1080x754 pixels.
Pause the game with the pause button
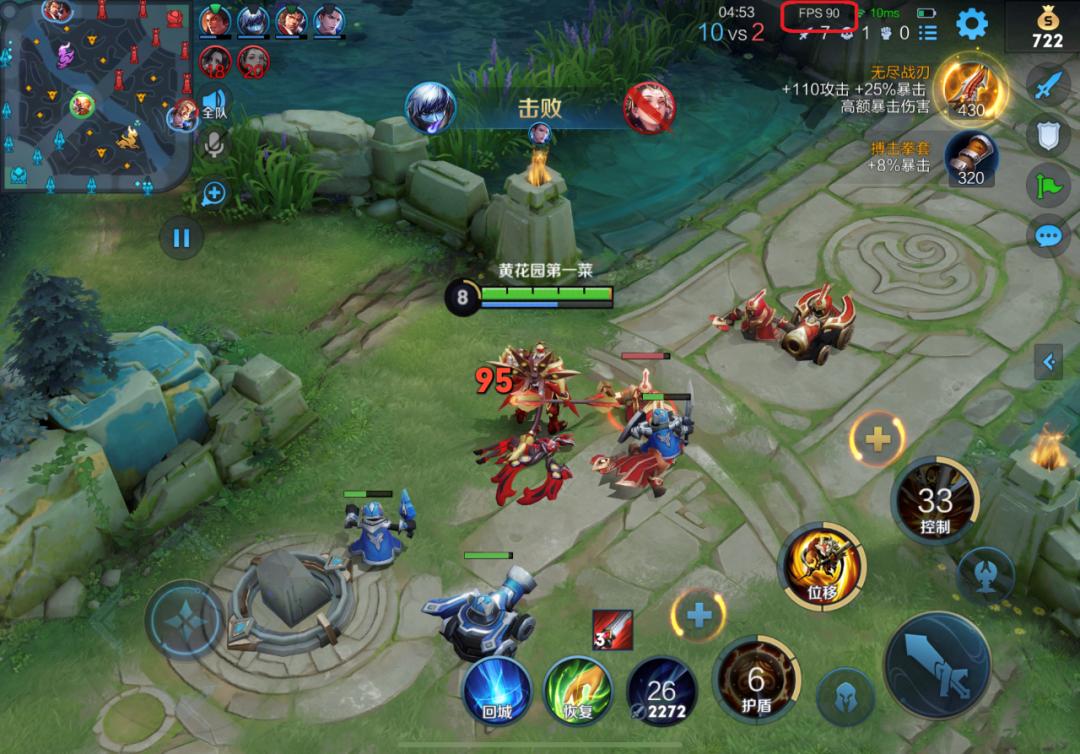(x=181, y=238)
